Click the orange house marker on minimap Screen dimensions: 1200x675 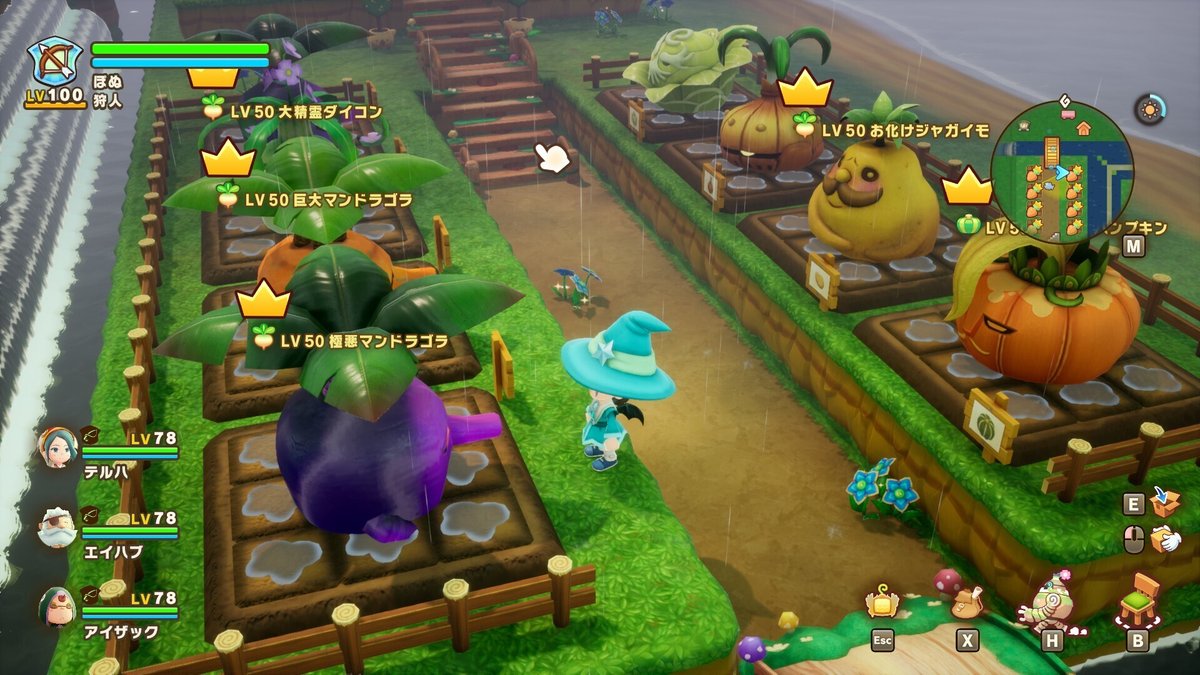(x=1083, y=128)
